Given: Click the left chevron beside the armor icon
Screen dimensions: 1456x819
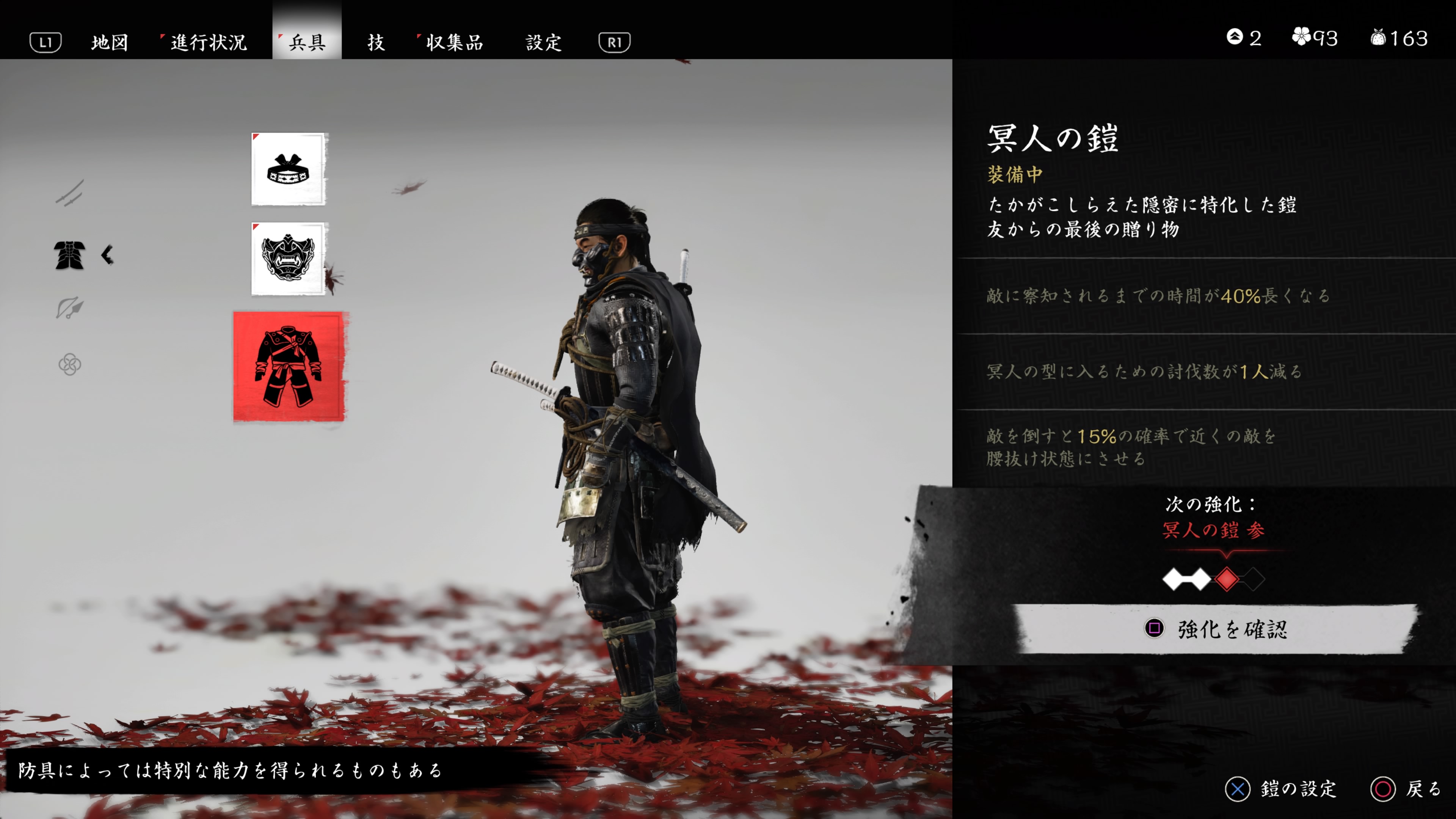Looking at the screenshot, I should pyautogui.click(x=107, y=256).
